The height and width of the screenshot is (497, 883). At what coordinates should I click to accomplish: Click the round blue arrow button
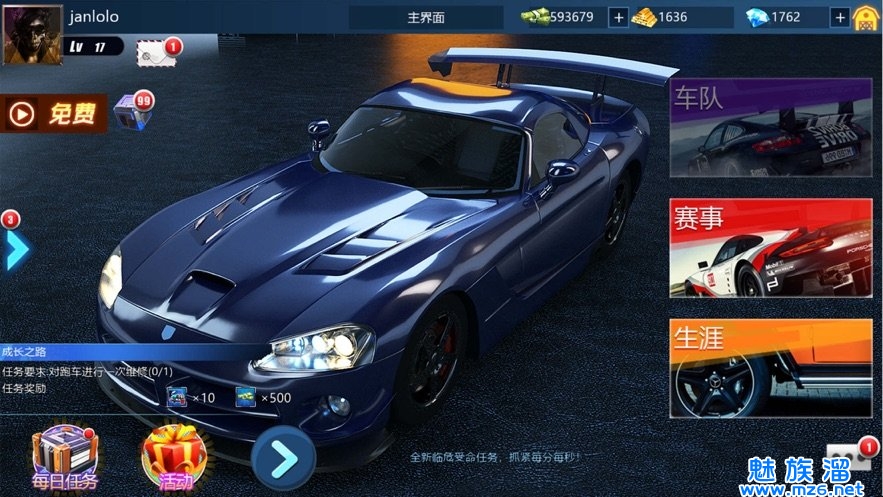click(284, 458)
